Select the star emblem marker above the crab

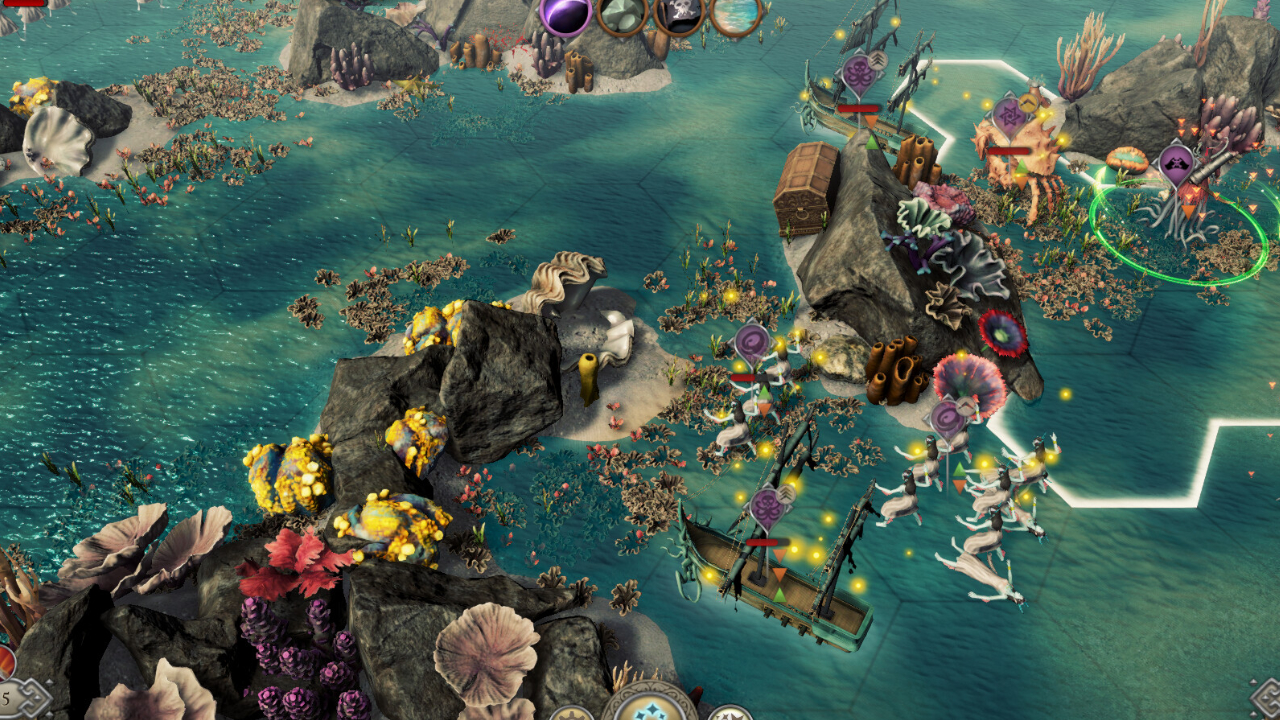point(1011,118)
